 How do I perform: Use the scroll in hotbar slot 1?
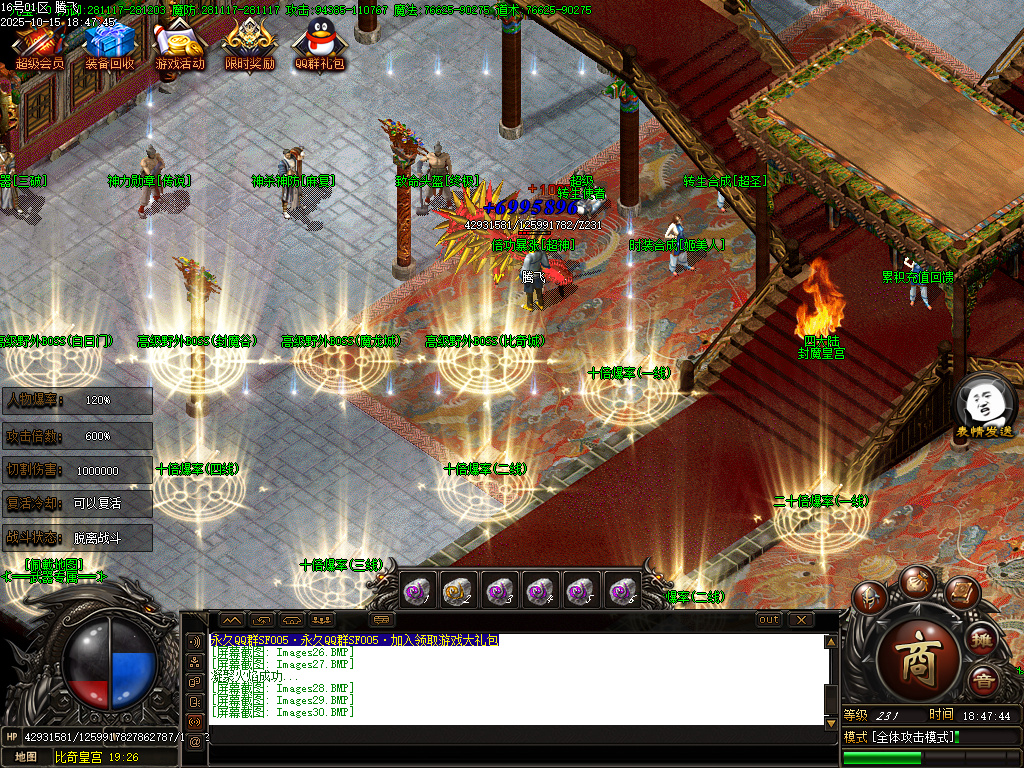[416, 591]
